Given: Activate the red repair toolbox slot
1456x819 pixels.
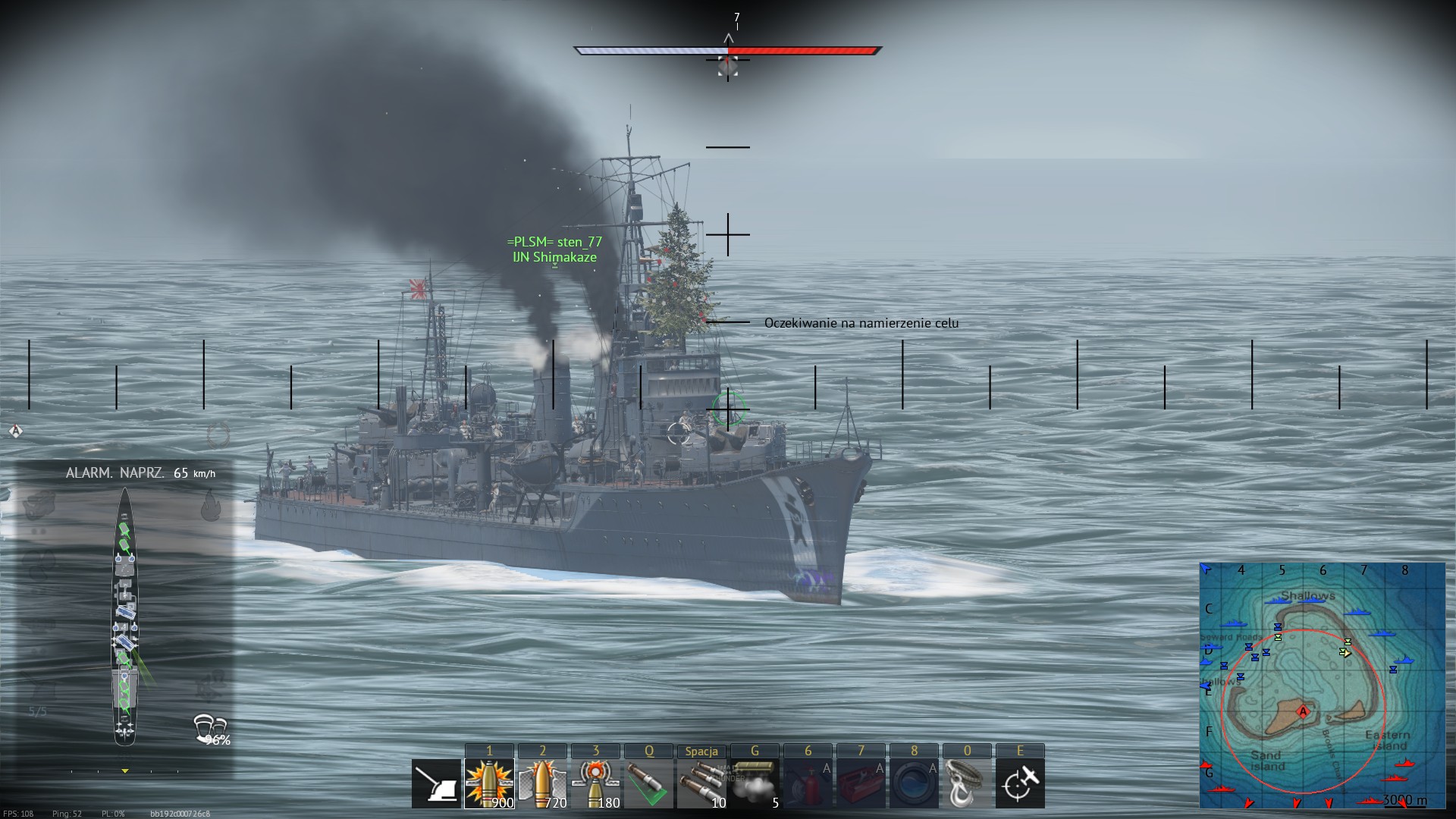Looking at the screenshot, I should [x=861, y=783].
